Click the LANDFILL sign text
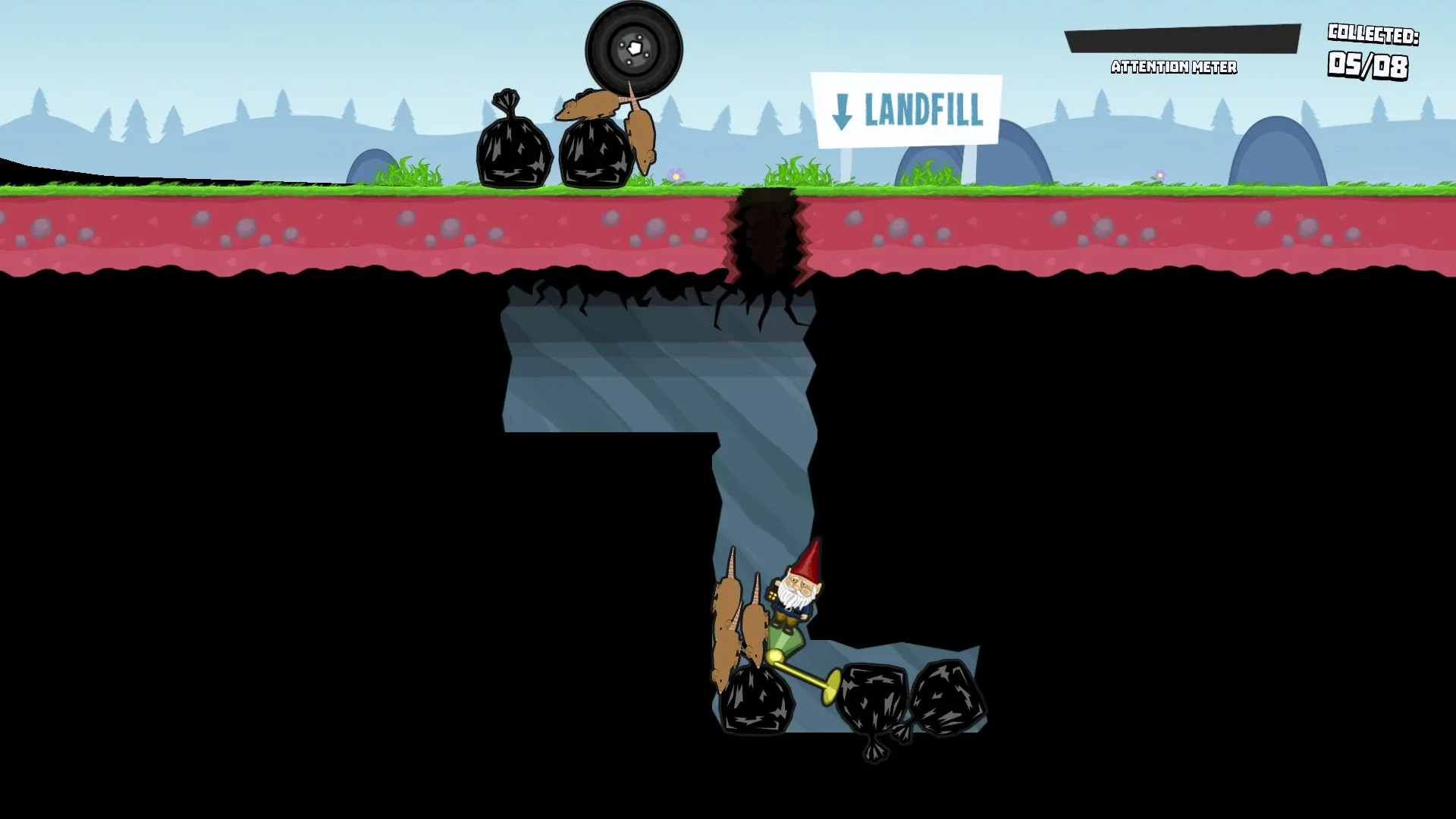The width and height of the screenshot is (1456, 819). pyautogui.click(x=925, y=112)
